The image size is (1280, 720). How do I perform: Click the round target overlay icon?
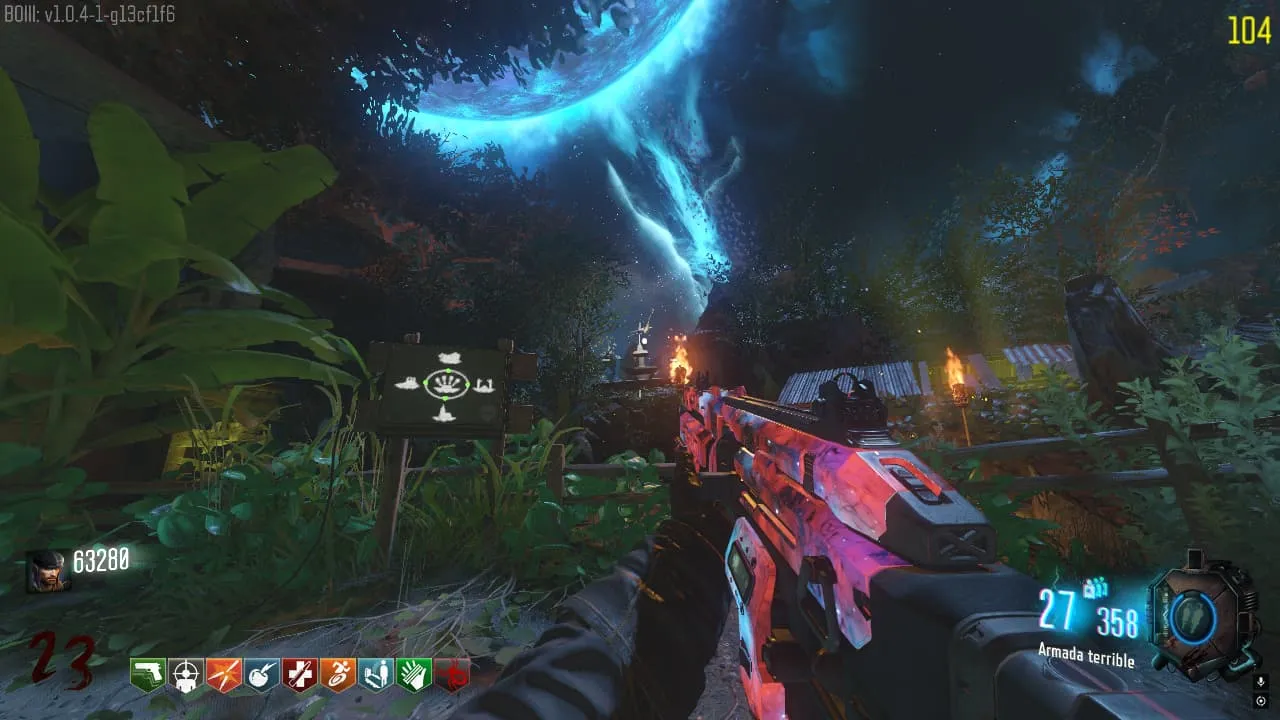(x=1262, y=700)
